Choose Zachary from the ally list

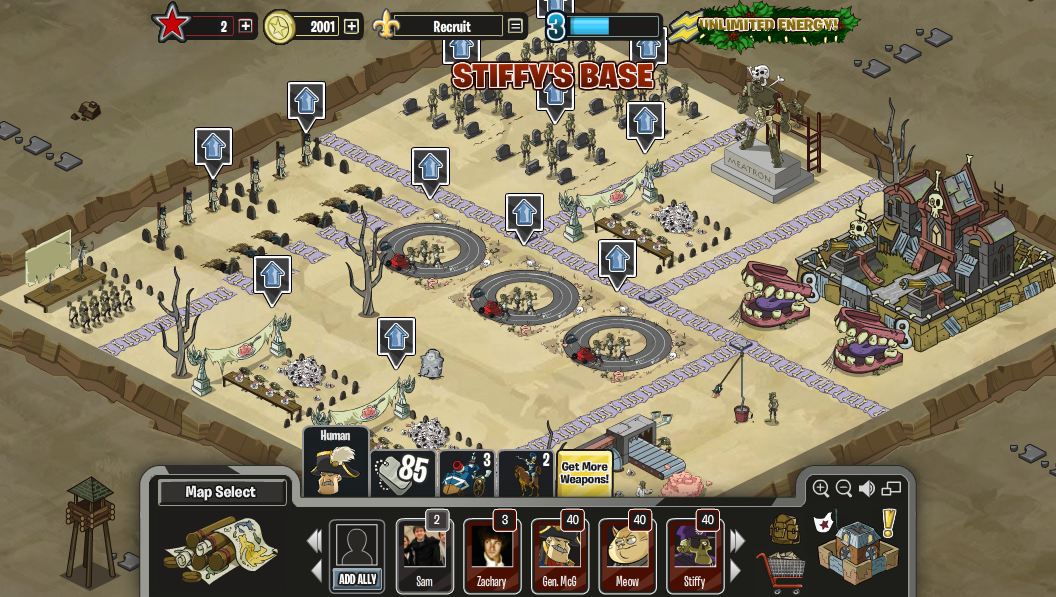coord(491,555)
